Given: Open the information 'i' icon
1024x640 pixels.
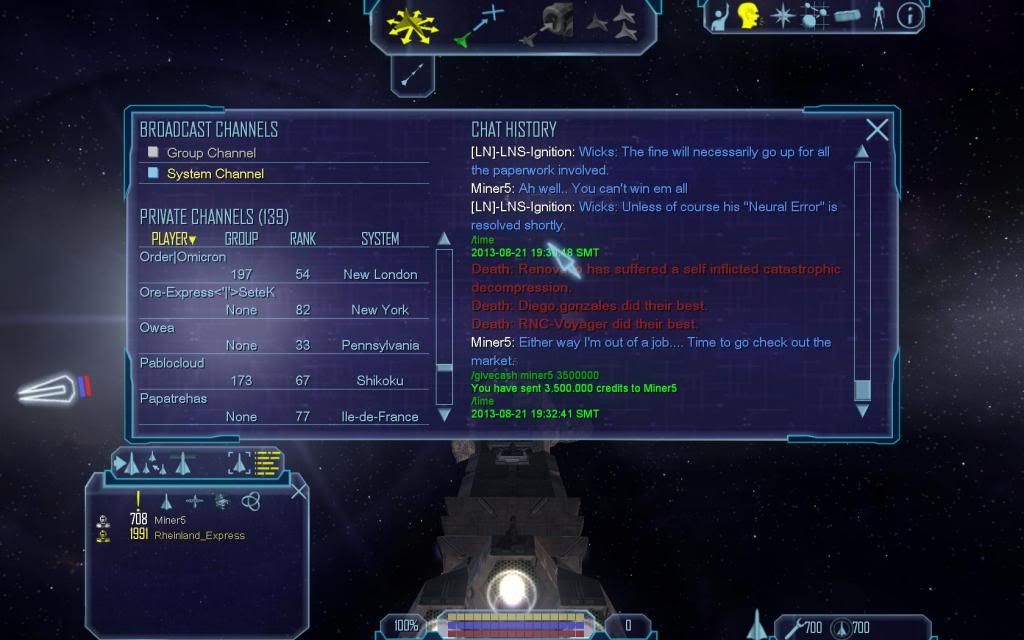Looking at the screenshot, I should click(910, 15).
